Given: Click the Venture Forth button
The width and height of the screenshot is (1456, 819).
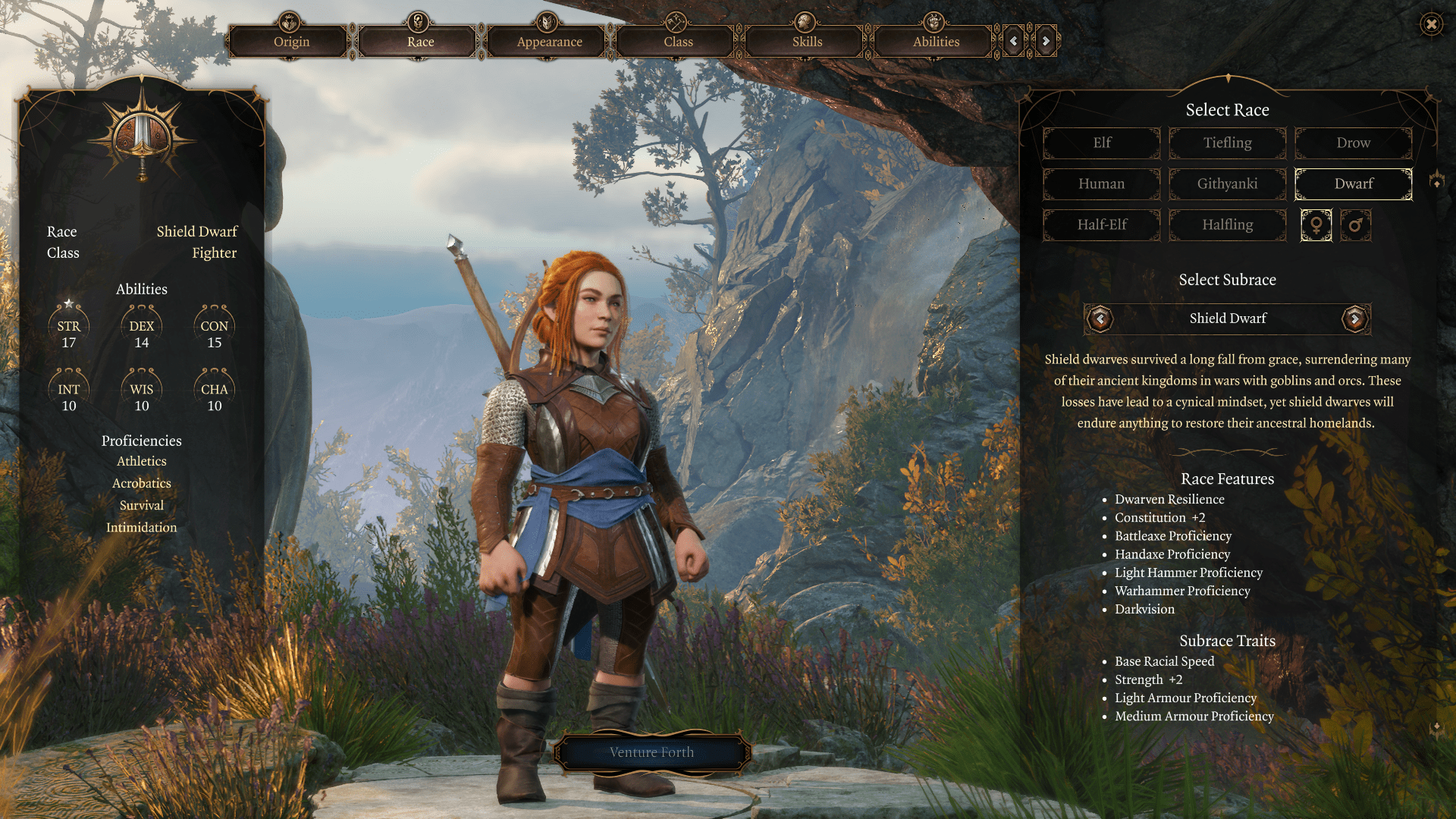Looking at the screenshot, I should pyautogui.click(x=651, y=752).
